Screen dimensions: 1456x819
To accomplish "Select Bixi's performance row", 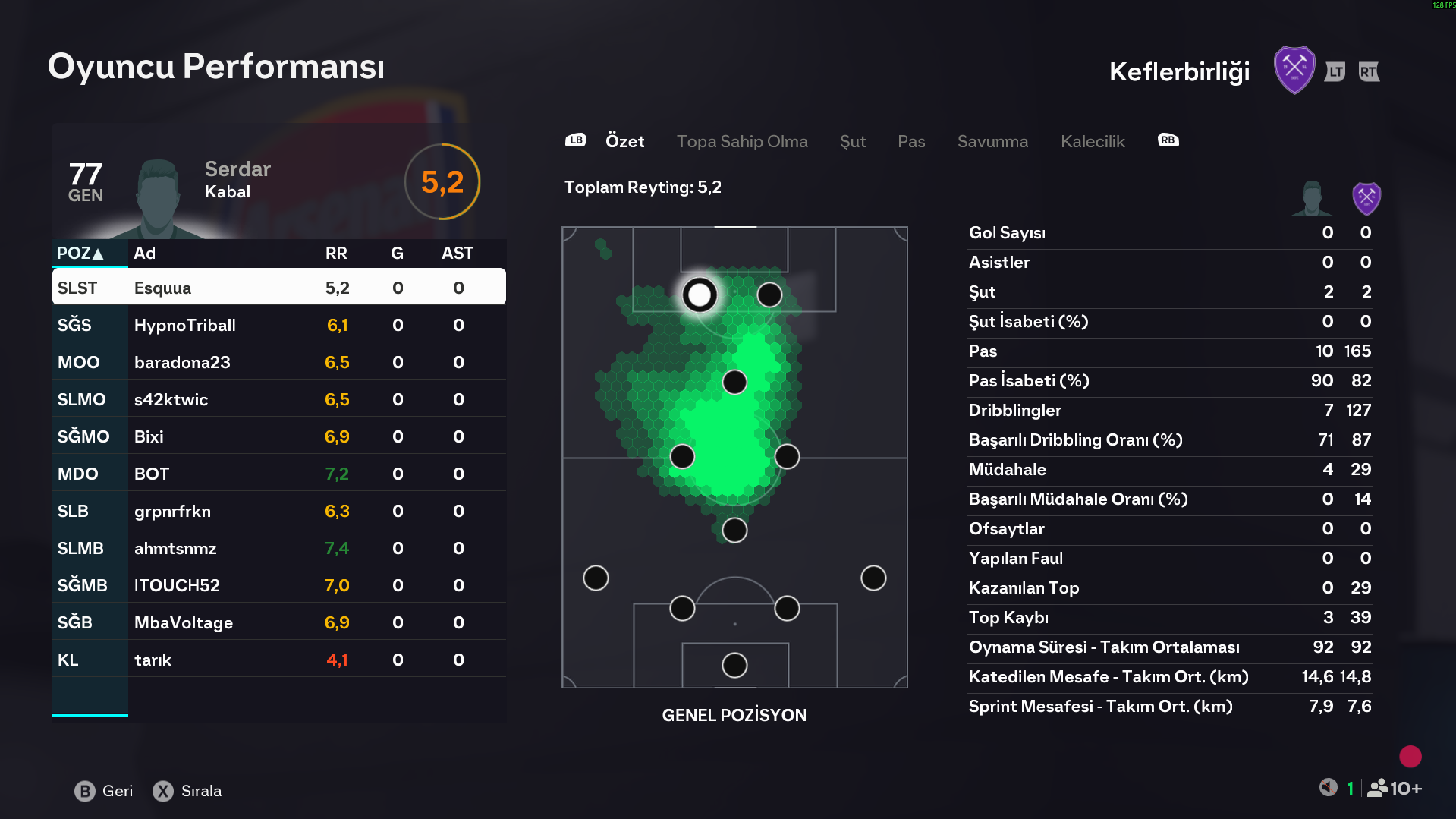I will pos(278,436).
